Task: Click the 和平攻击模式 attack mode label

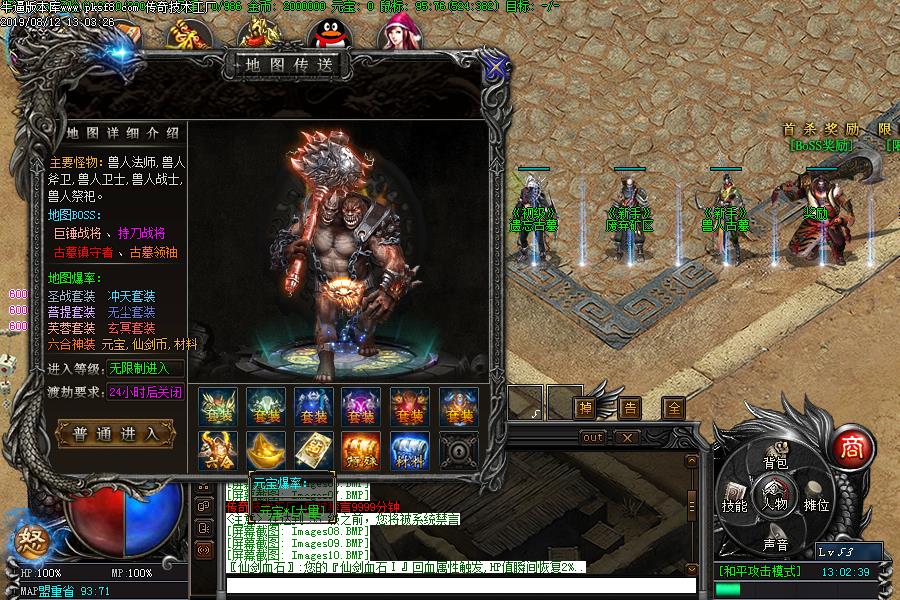Action: pos(759,572)
